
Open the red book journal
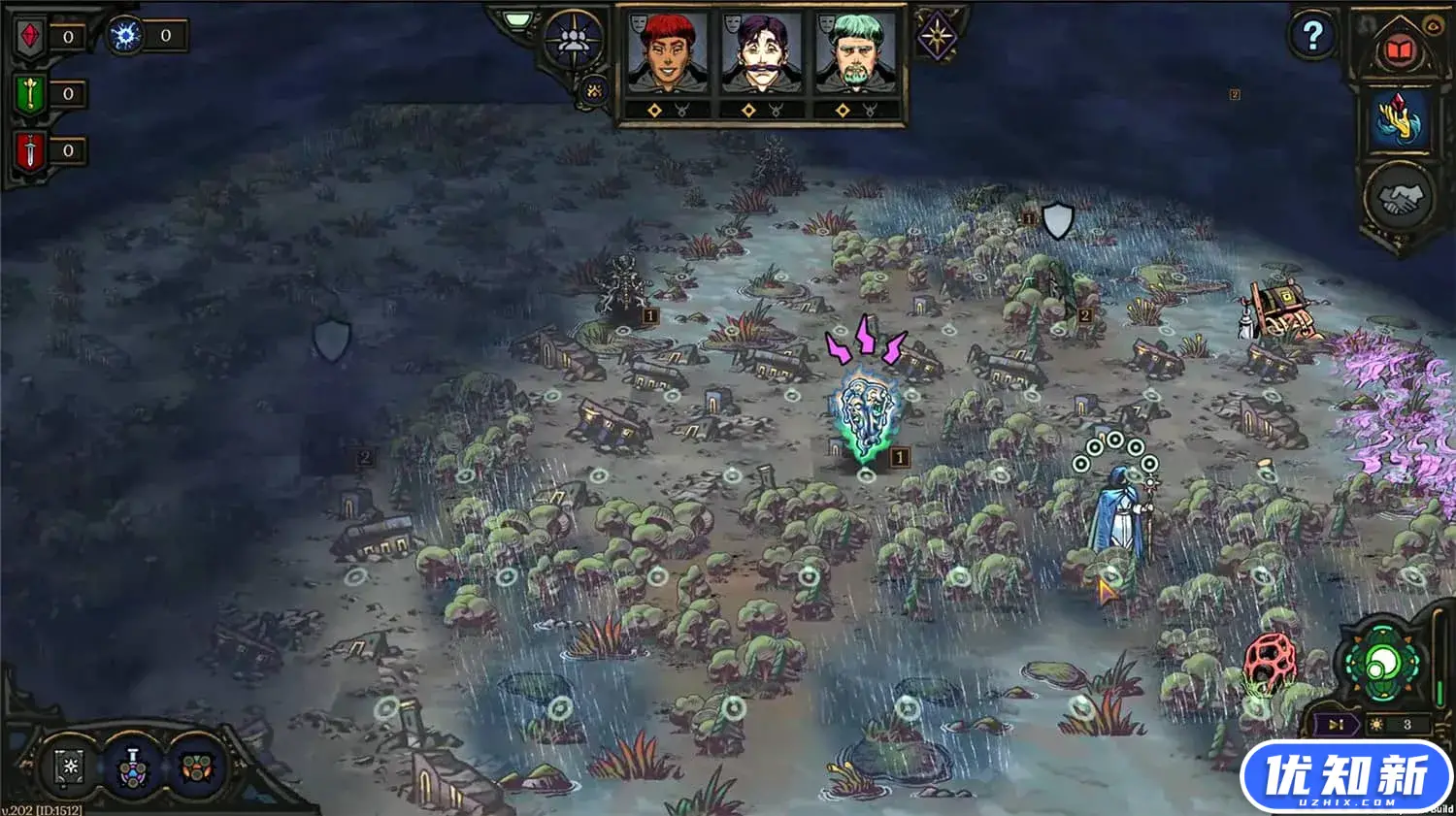pos(1398,50)
